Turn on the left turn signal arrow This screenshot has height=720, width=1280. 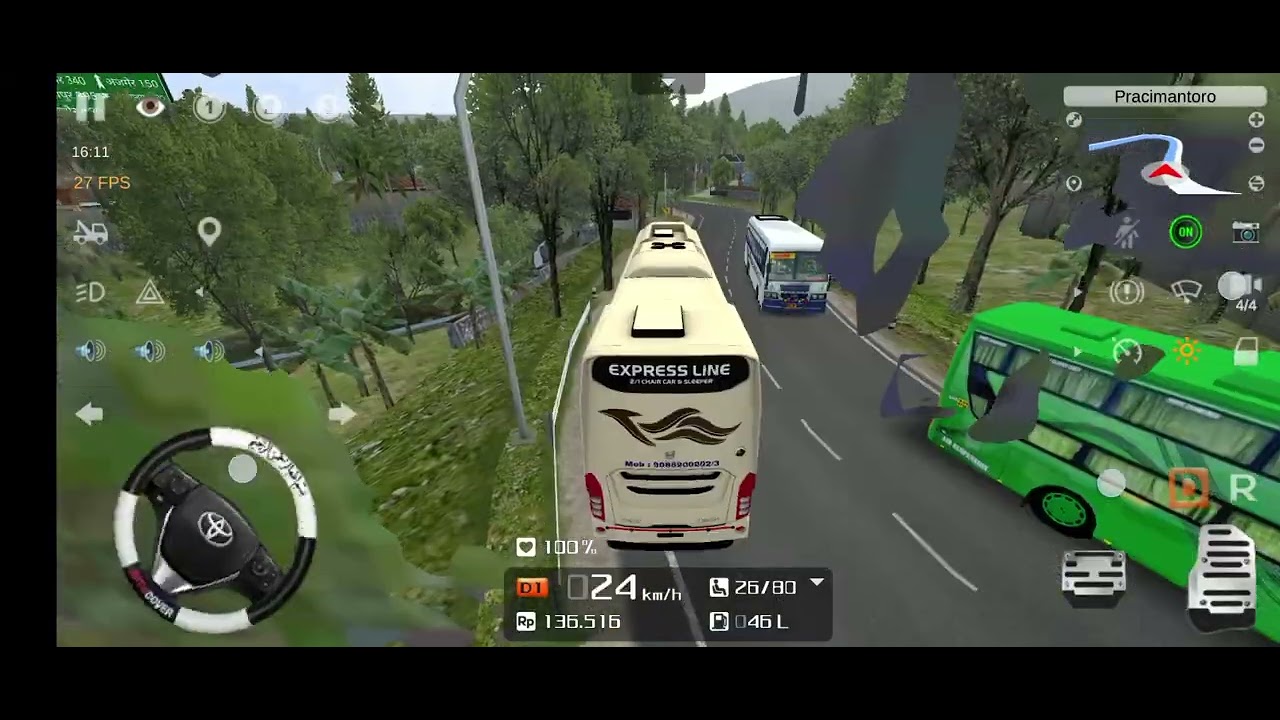(x=89, y=414)
